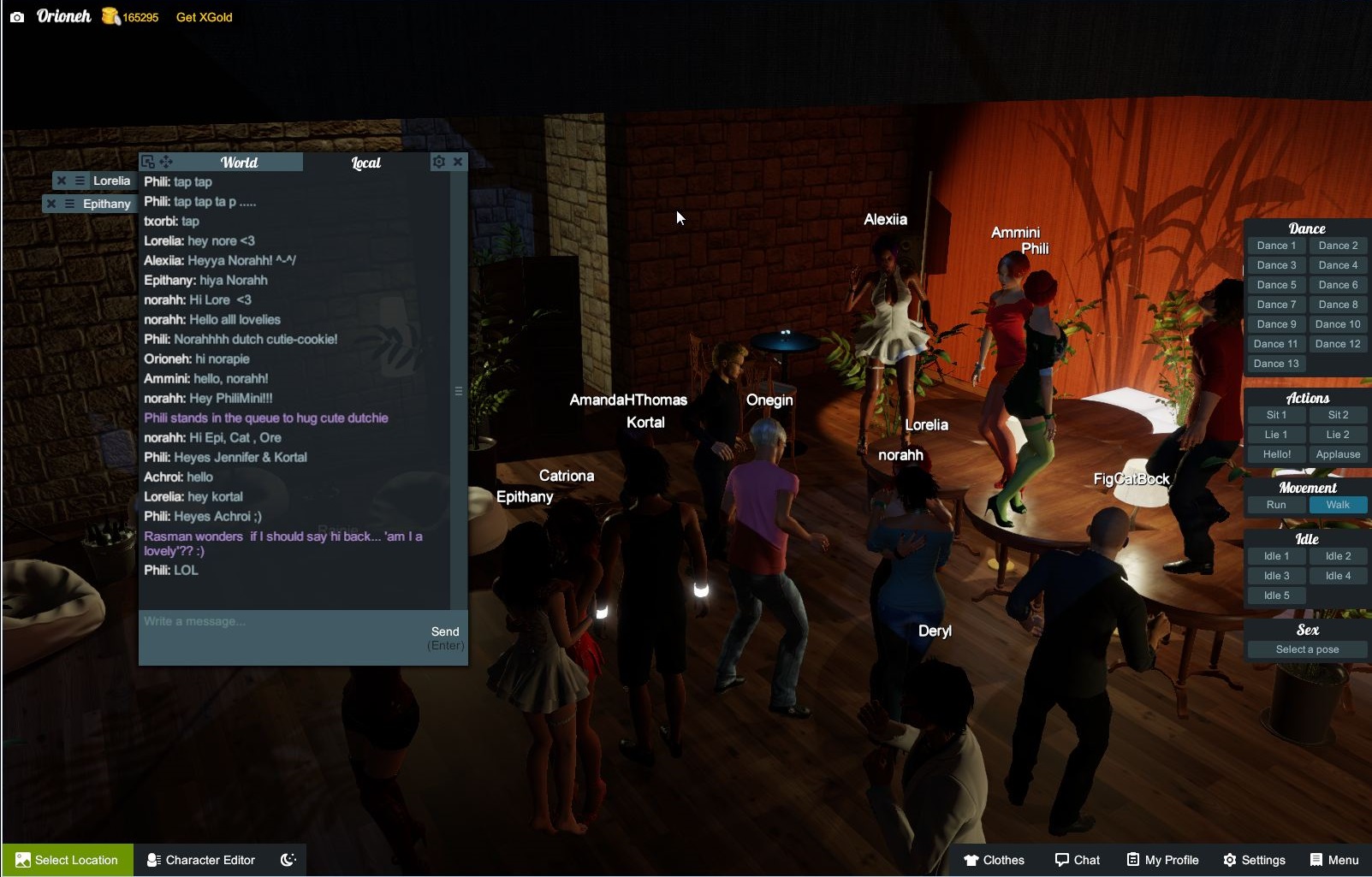Viewport: 1372px width, 877px height.
Task: Open the main Menu
Action: [1334, 860]
